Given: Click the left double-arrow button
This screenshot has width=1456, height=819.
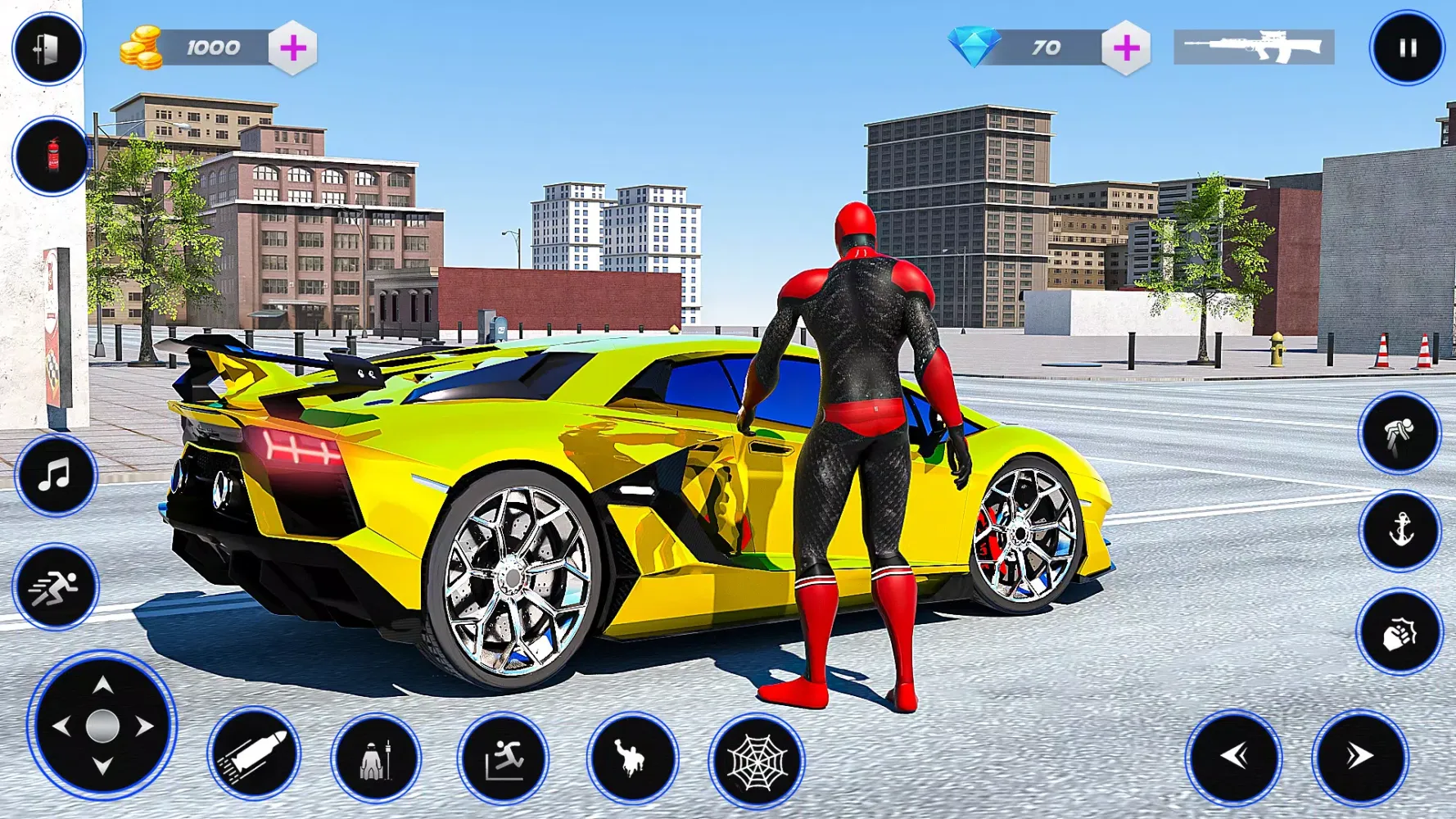Looking at the screenshot, I should [1234, 757].
